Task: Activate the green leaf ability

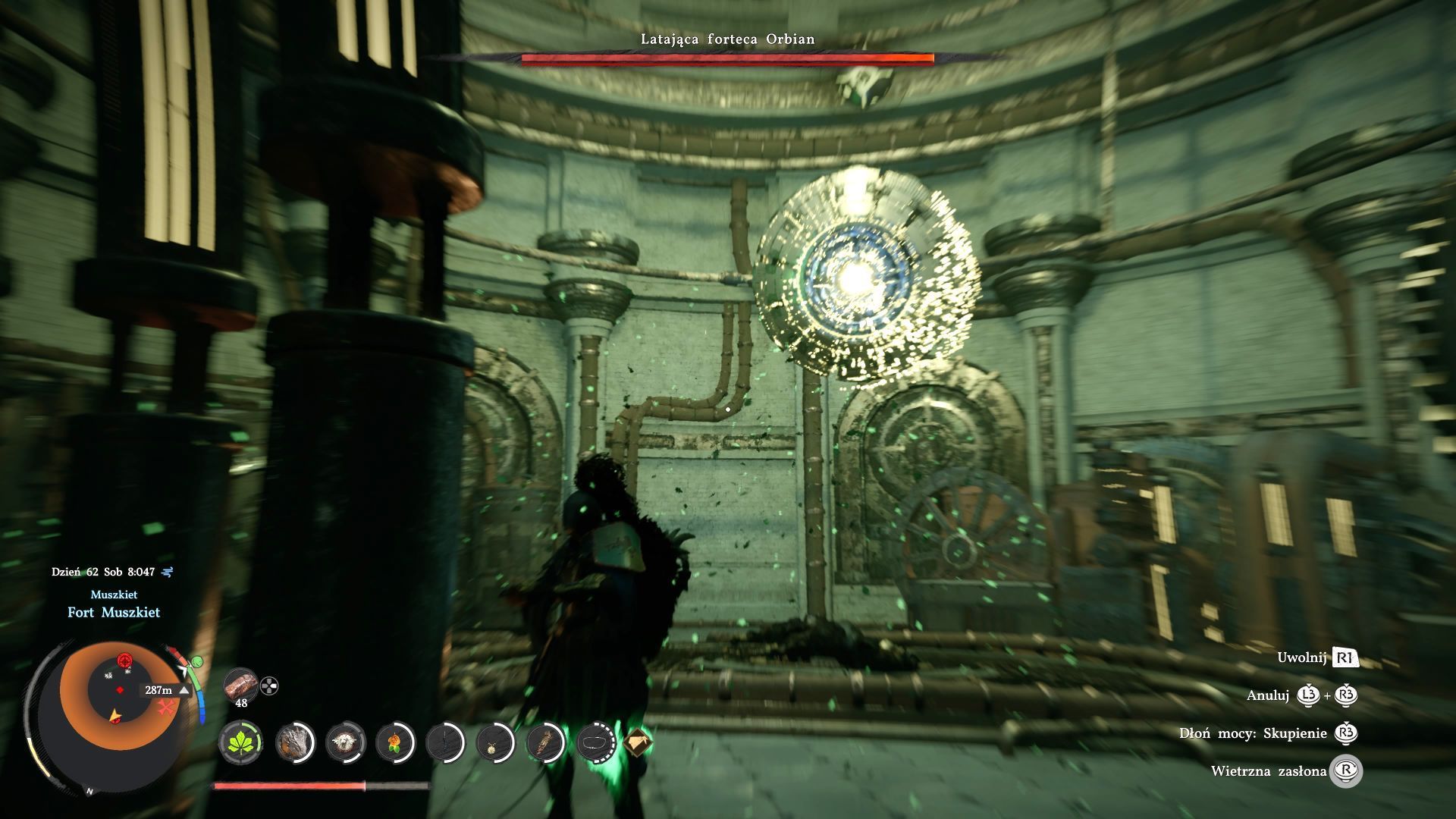Action: point(241,741)
